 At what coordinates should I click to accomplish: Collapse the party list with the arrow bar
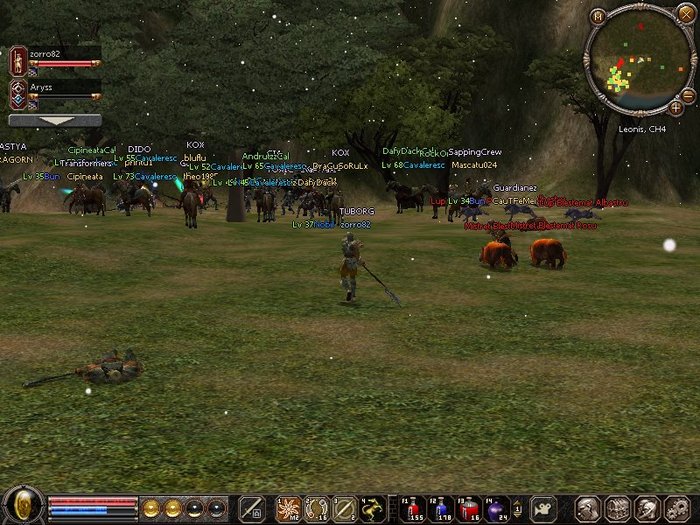click(55, 120)
